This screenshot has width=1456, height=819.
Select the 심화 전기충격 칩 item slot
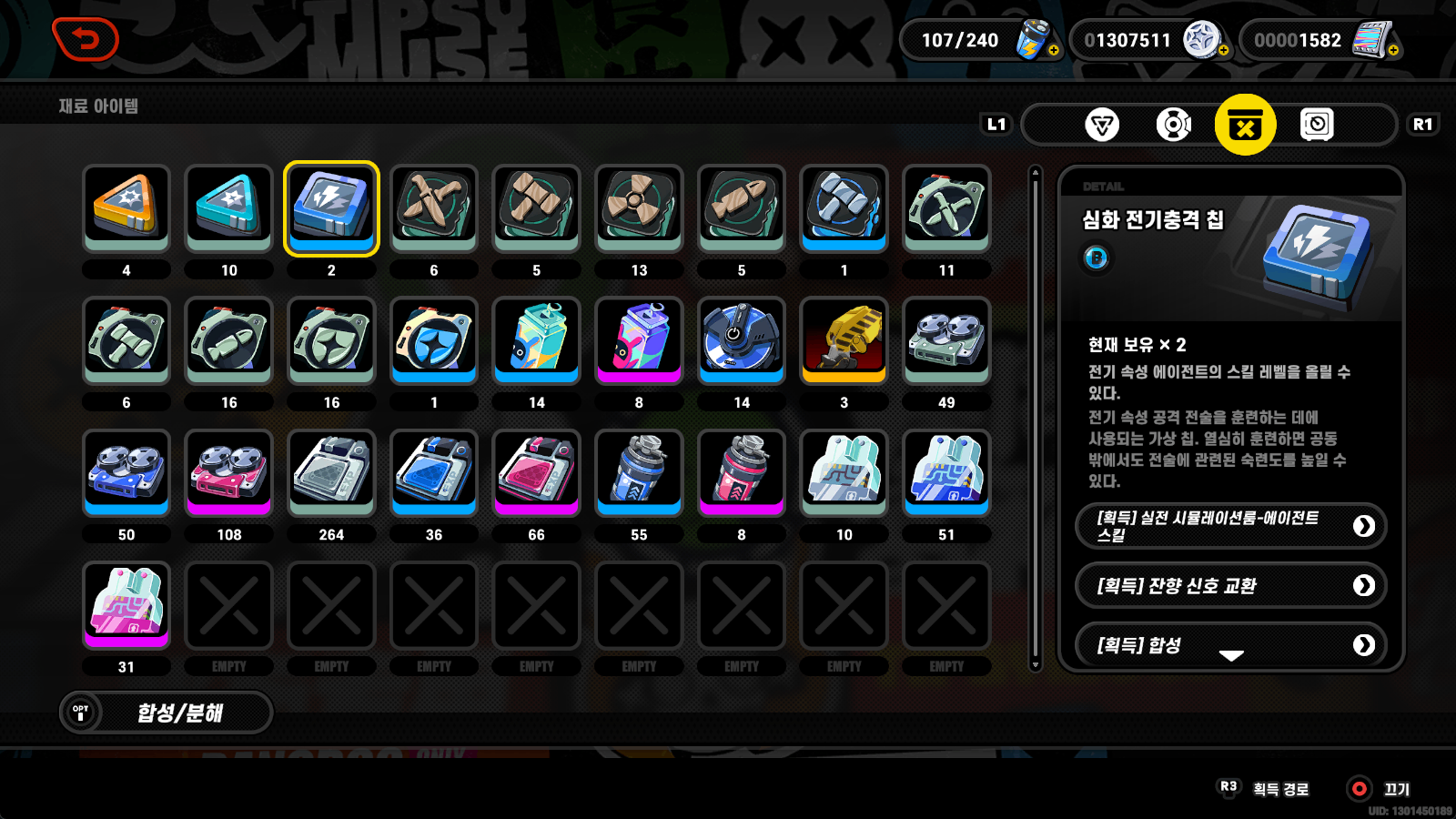pyautogui.click(x=331, y=208)
